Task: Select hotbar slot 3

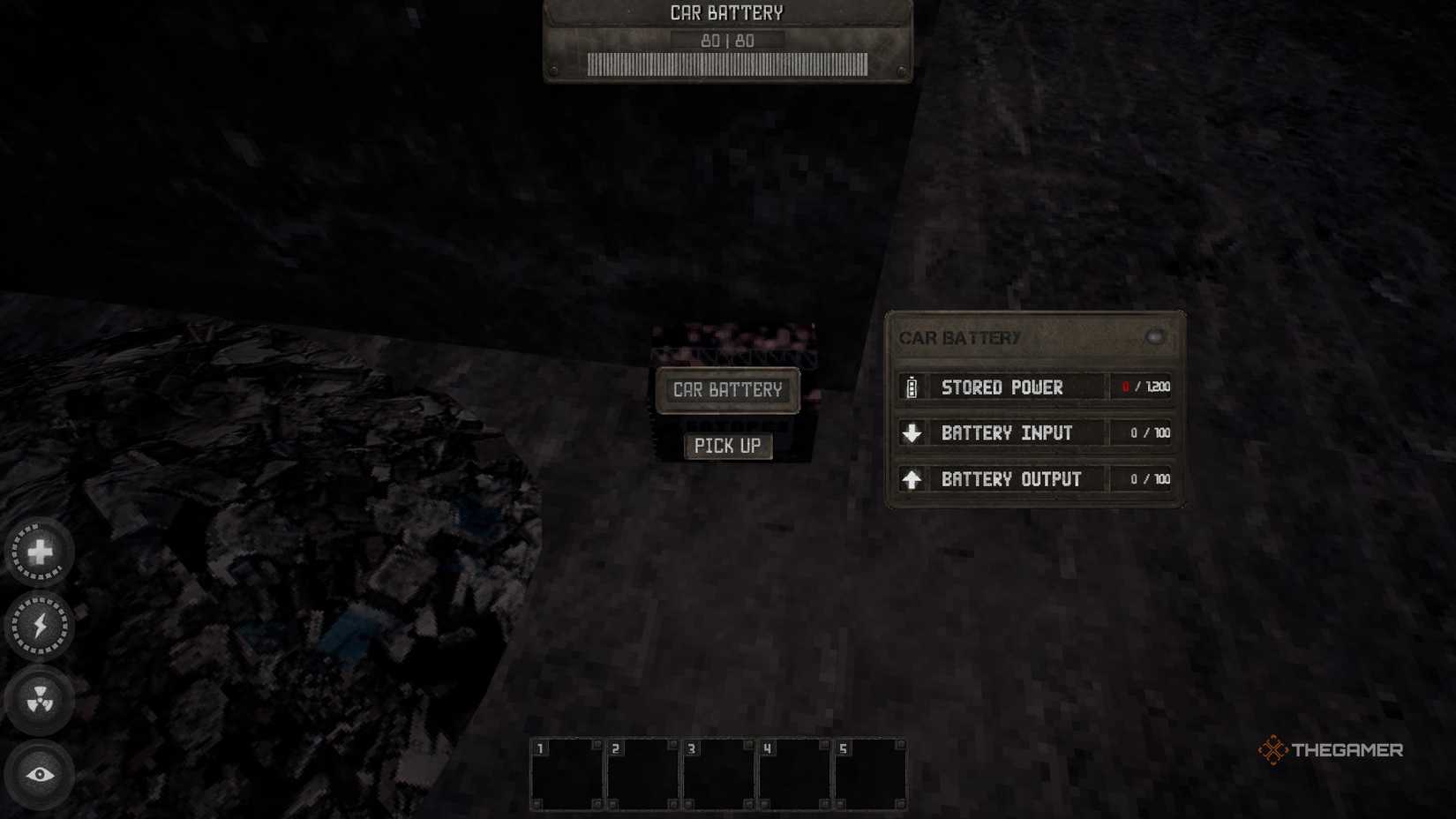Action: 719,773
